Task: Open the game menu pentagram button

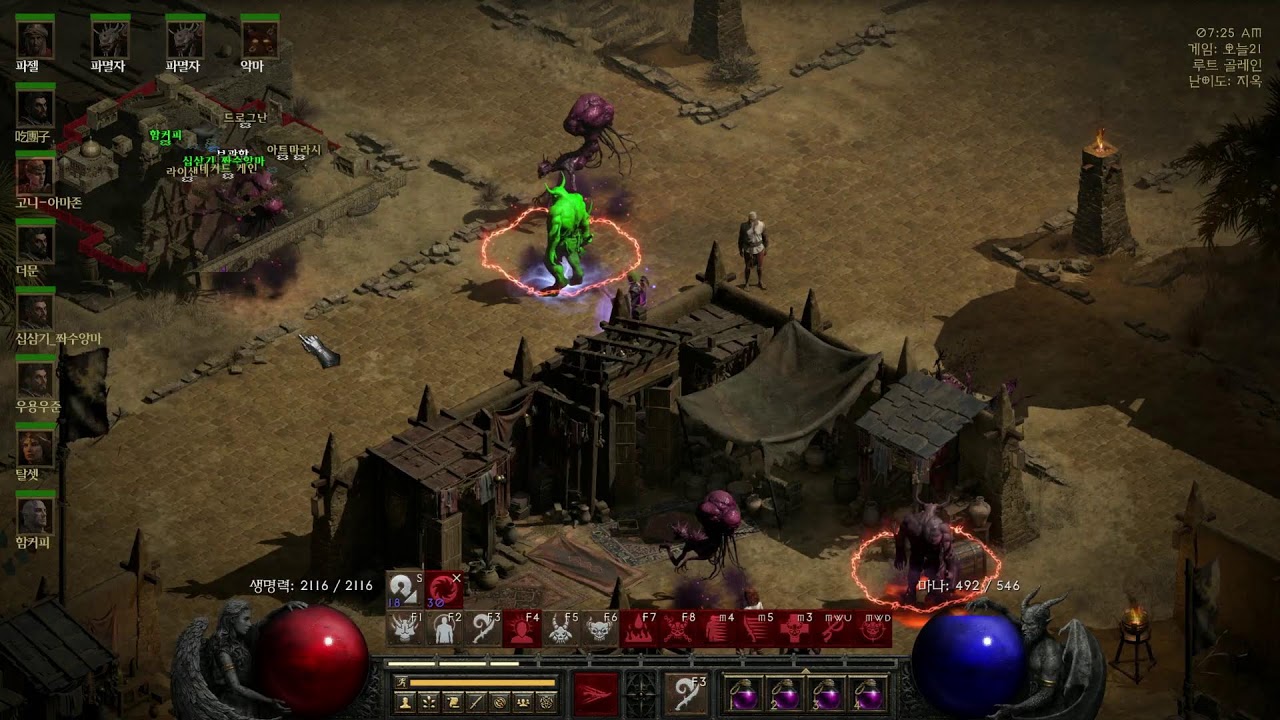Action: 547,703
